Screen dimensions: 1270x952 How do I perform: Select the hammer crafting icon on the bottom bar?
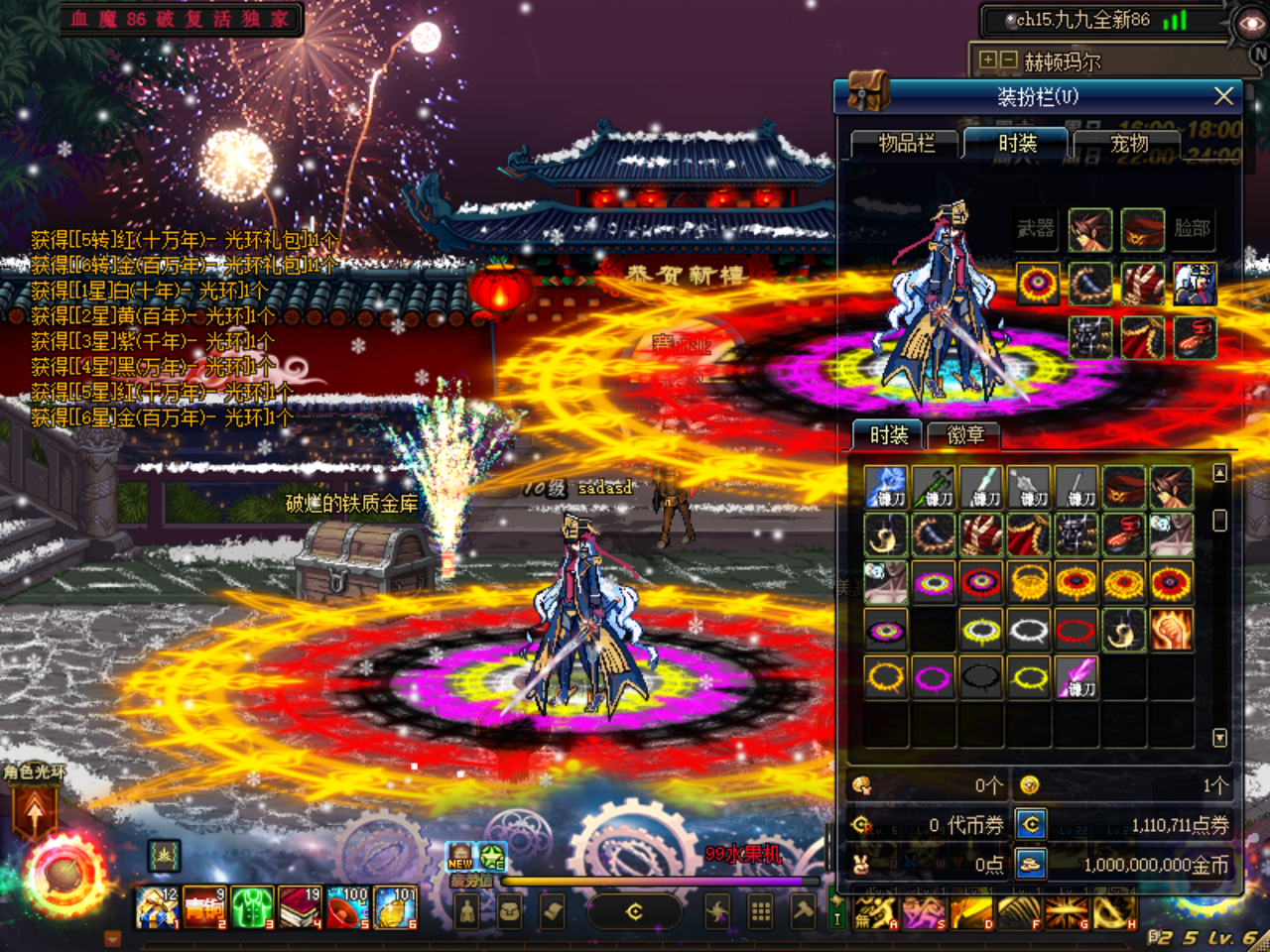[804, 908]
